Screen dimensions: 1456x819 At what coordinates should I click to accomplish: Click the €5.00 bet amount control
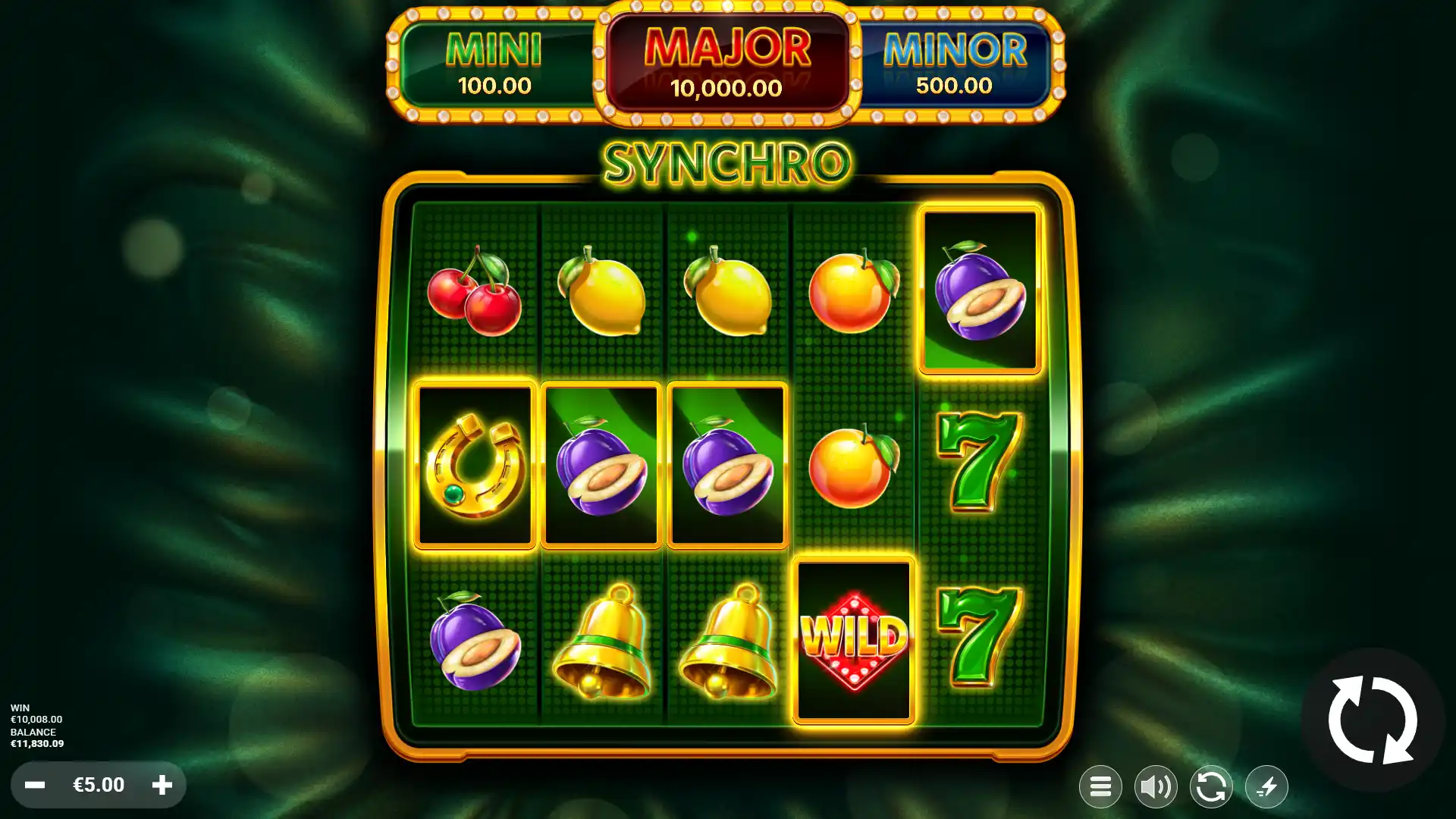[97, 785]
